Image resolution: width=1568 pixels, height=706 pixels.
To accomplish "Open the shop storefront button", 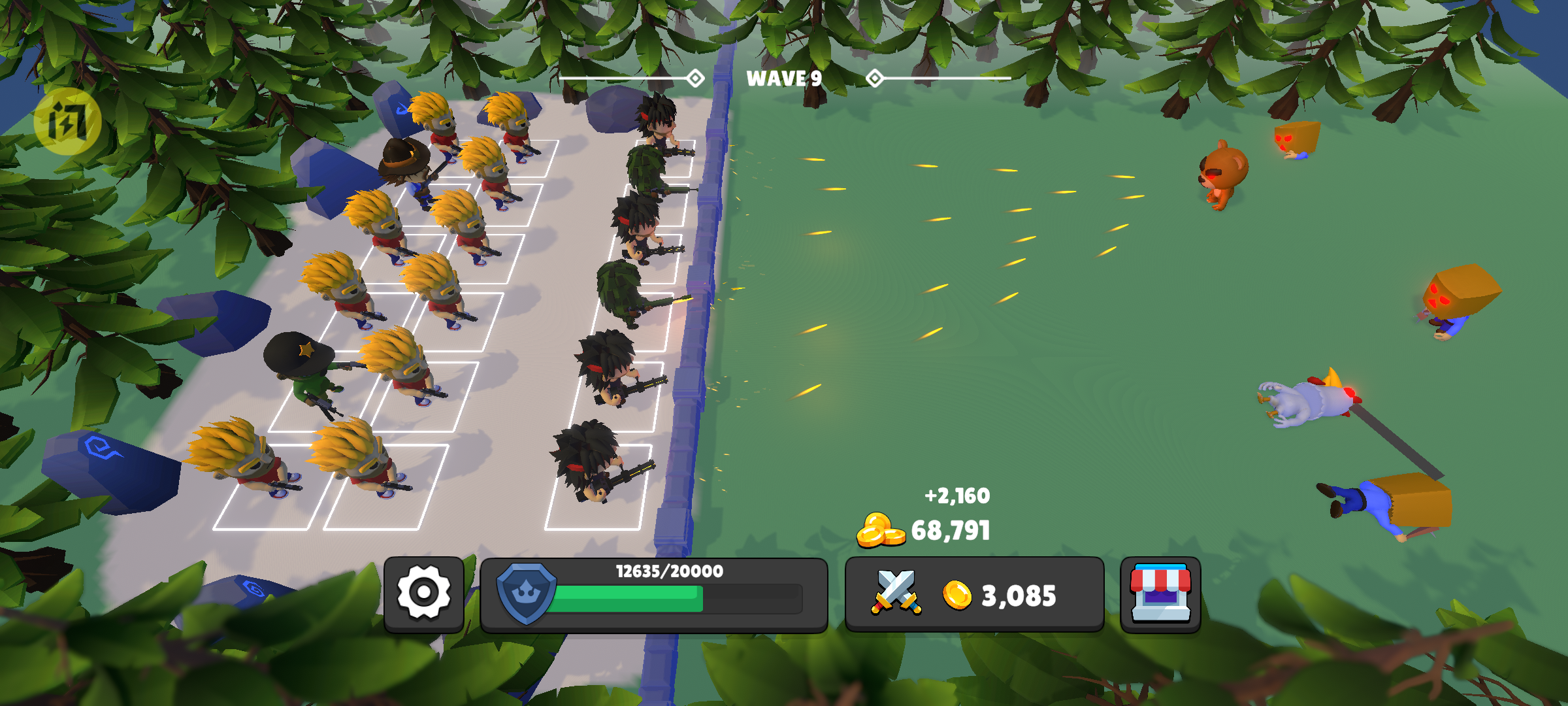I will click(1160, 594).
